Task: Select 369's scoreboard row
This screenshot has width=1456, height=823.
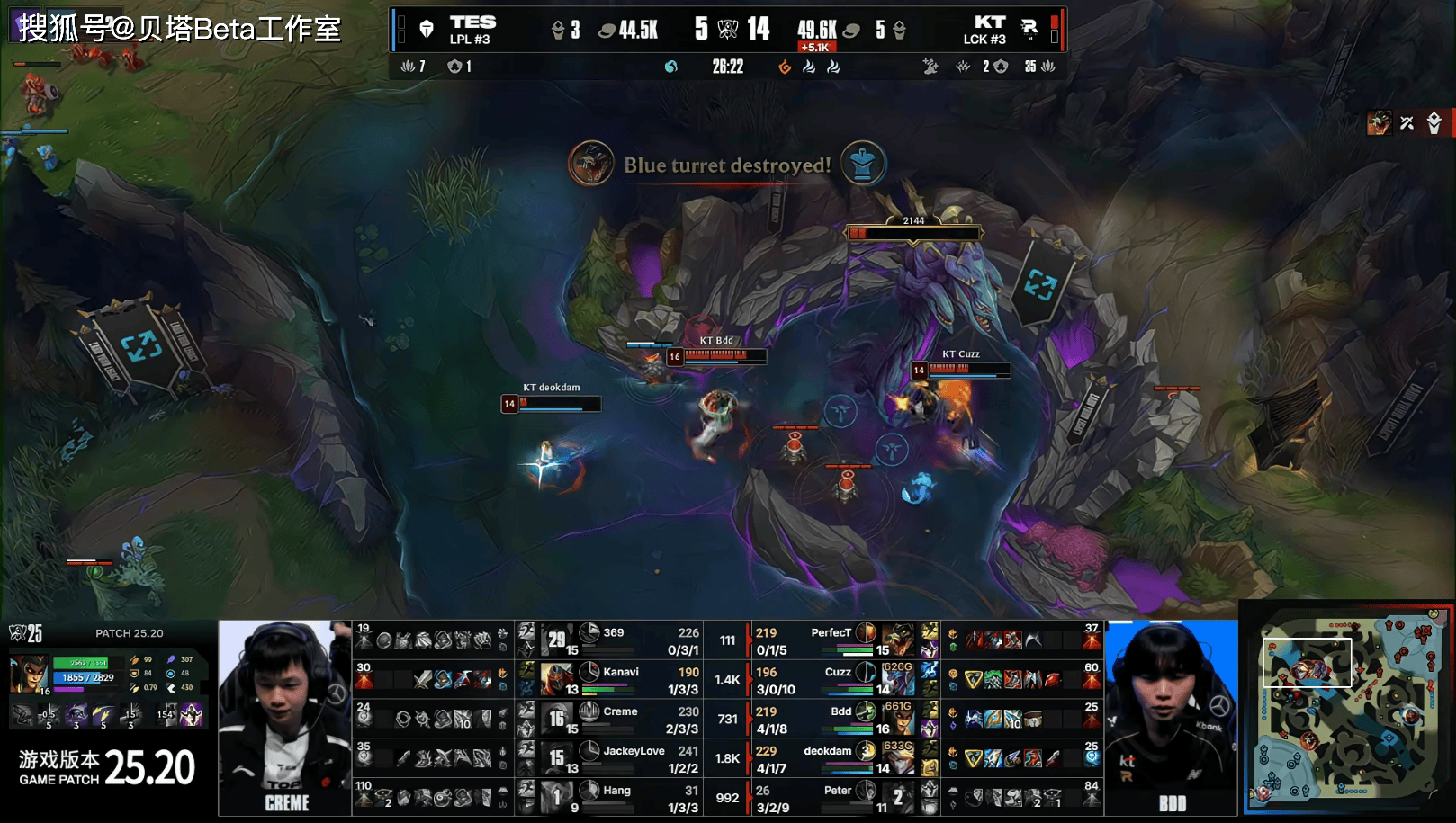Action: tap(621, 640)
